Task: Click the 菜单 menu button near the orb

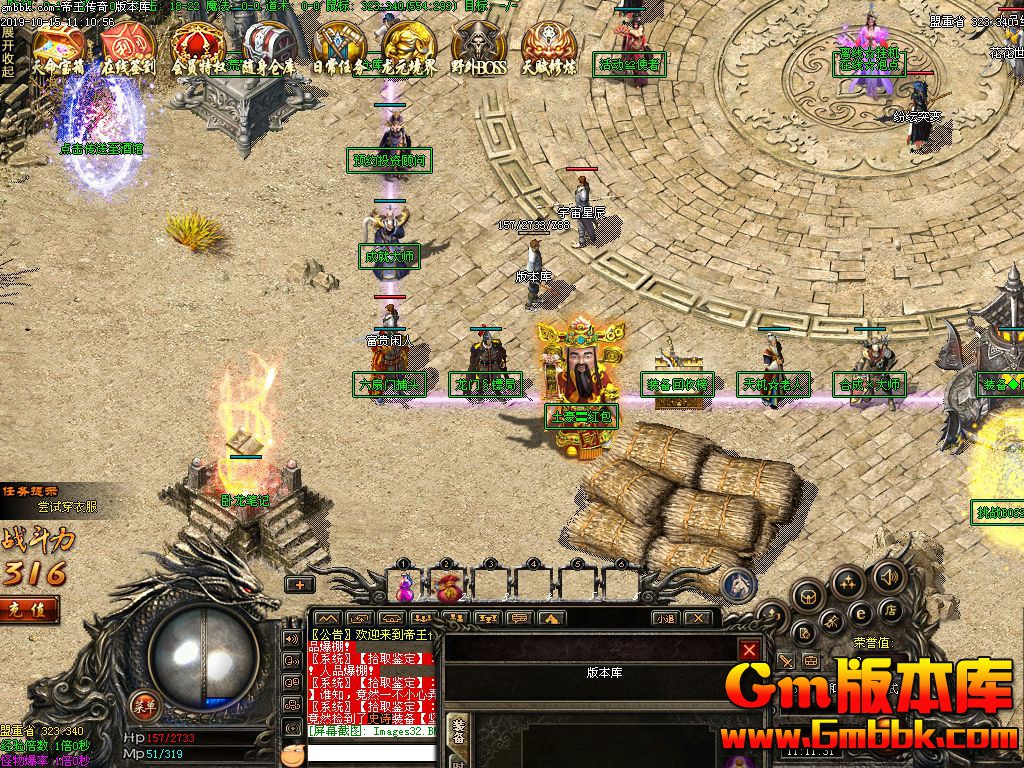Action: 145,704
